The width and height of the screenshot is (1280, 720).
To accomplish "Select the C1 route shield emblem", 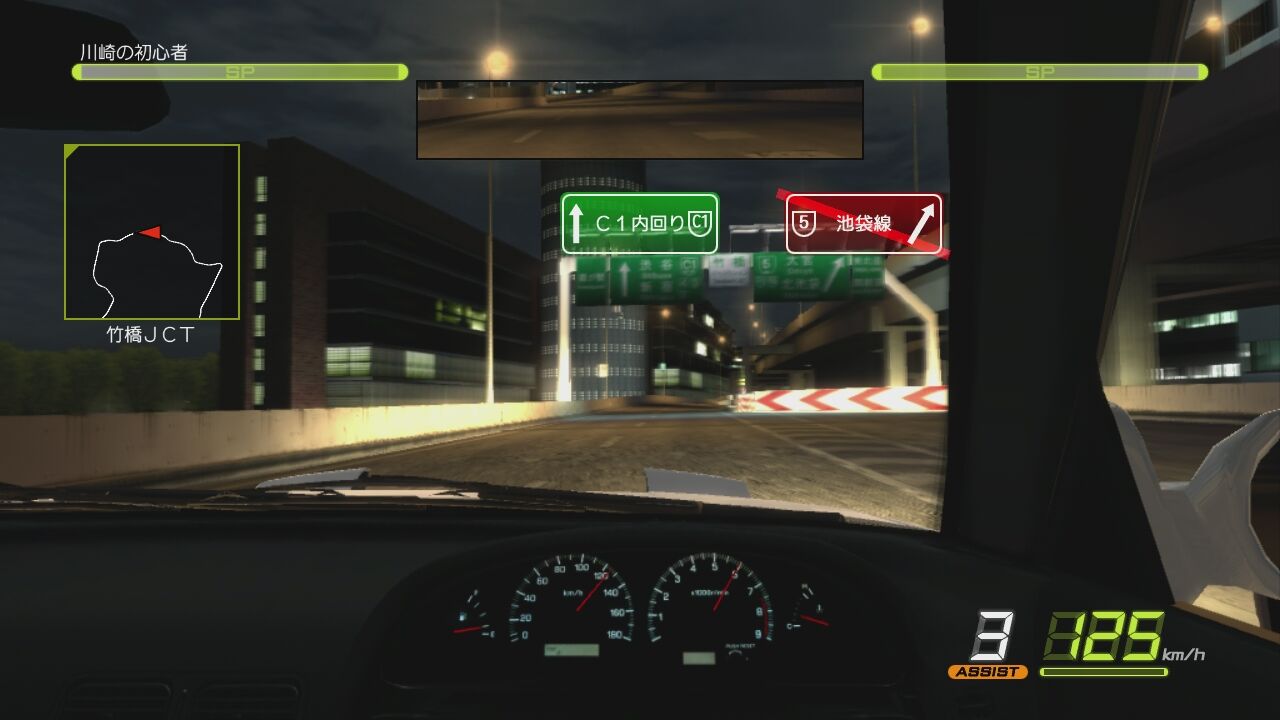I will 700,224.
